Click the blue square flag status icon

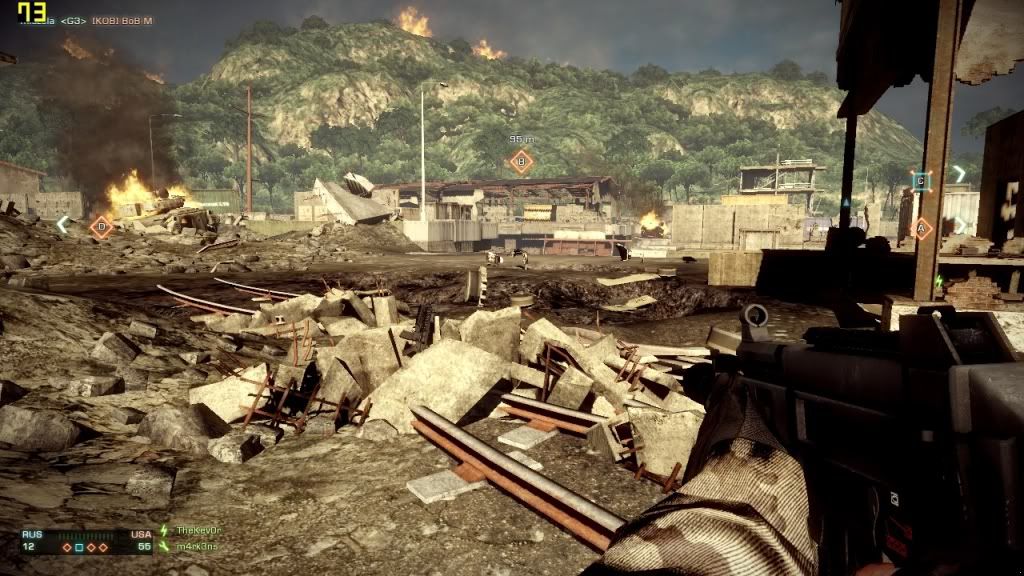[x=78, y=547]
